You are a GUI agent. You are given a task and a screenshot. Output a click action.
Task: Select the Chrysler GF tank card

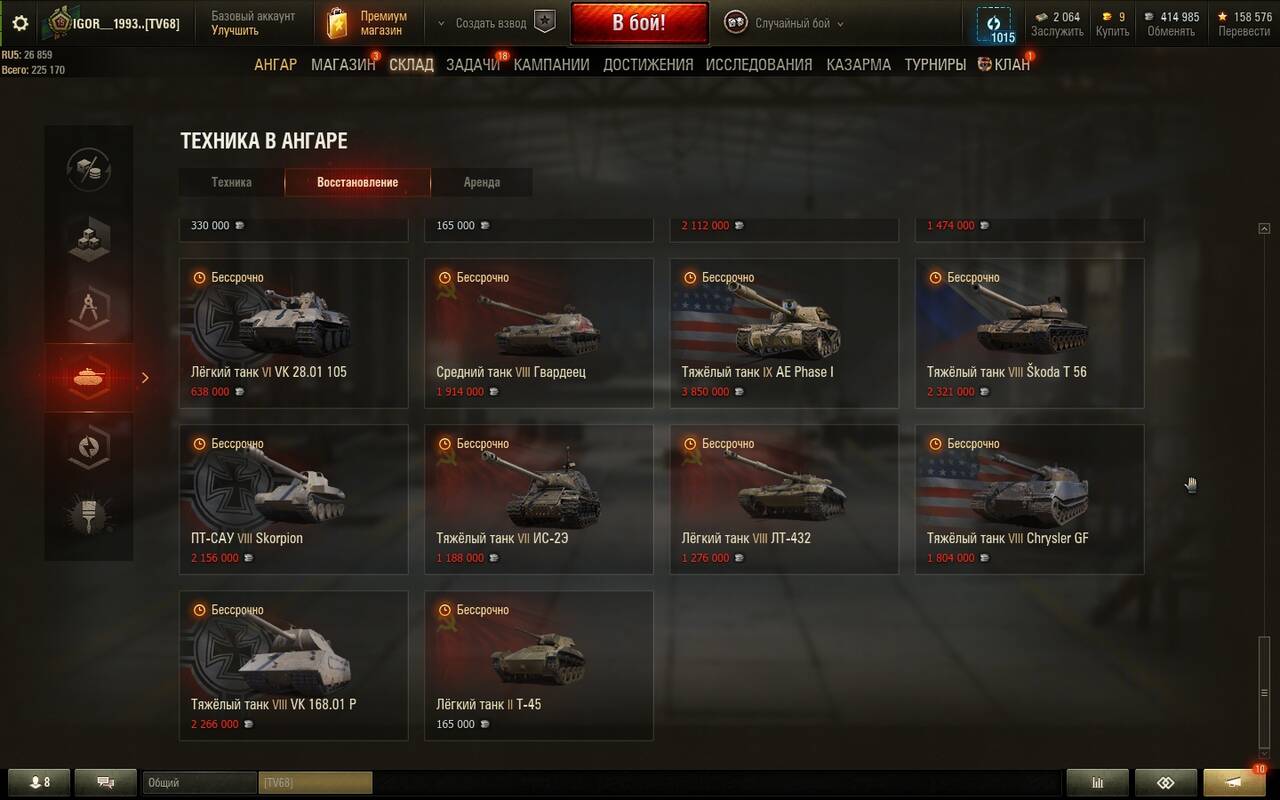pyautogui.click(x=1029, y=499)
